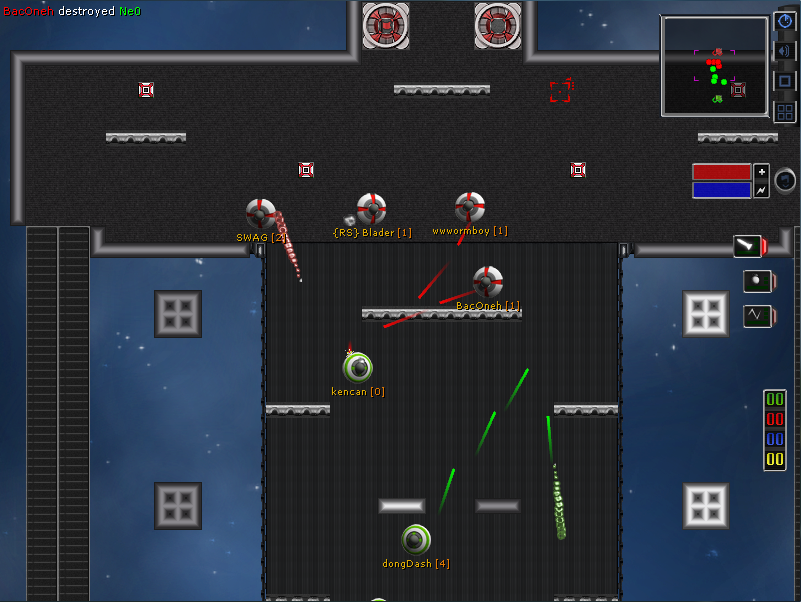Click the round flag button by energy bar
The width and height of the screenshot is (801, 602).
785,180
